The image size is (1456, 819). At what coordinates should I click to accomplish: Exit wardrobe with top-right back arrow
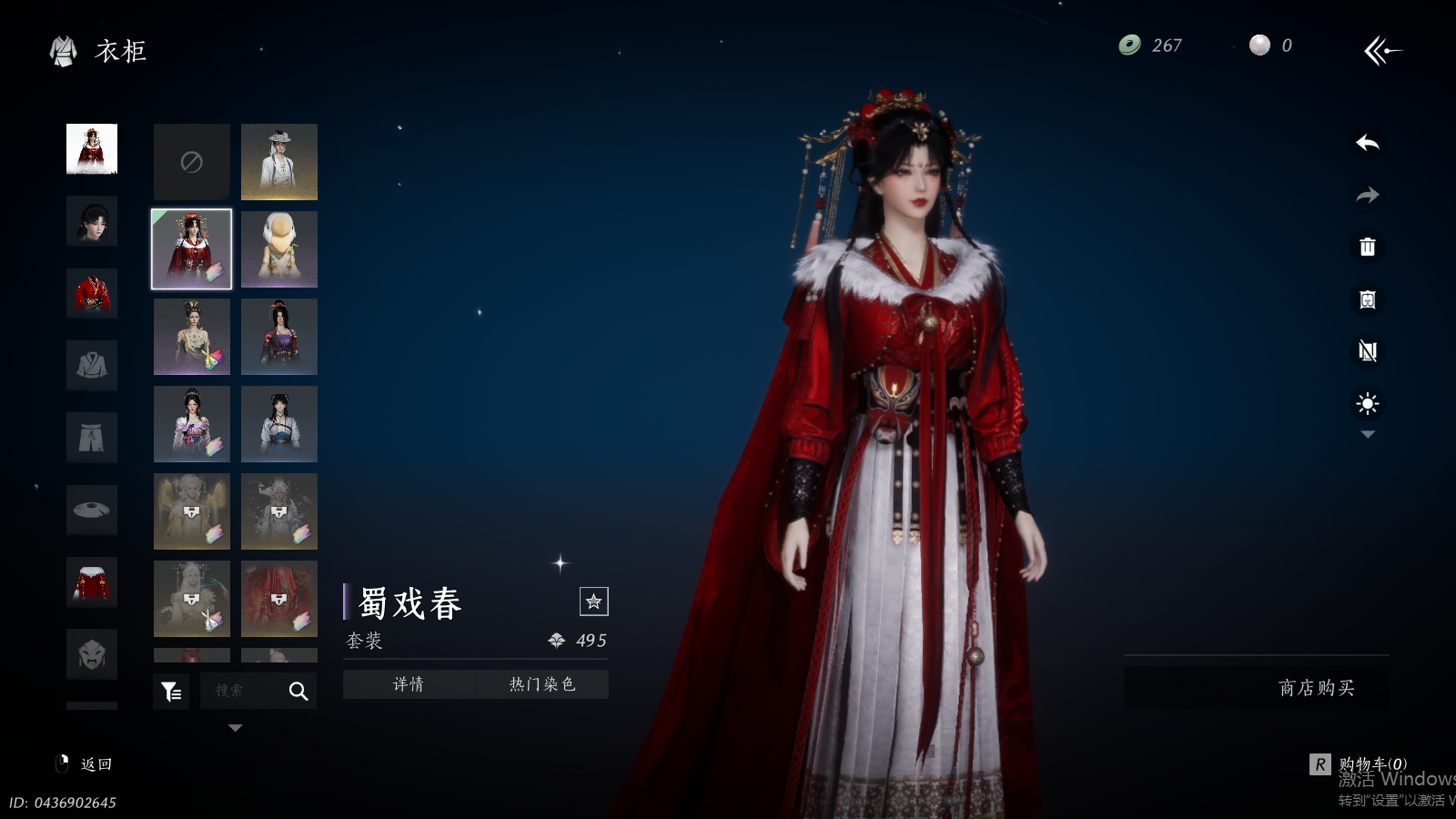pyautogui.click(x=1381, y=50)
